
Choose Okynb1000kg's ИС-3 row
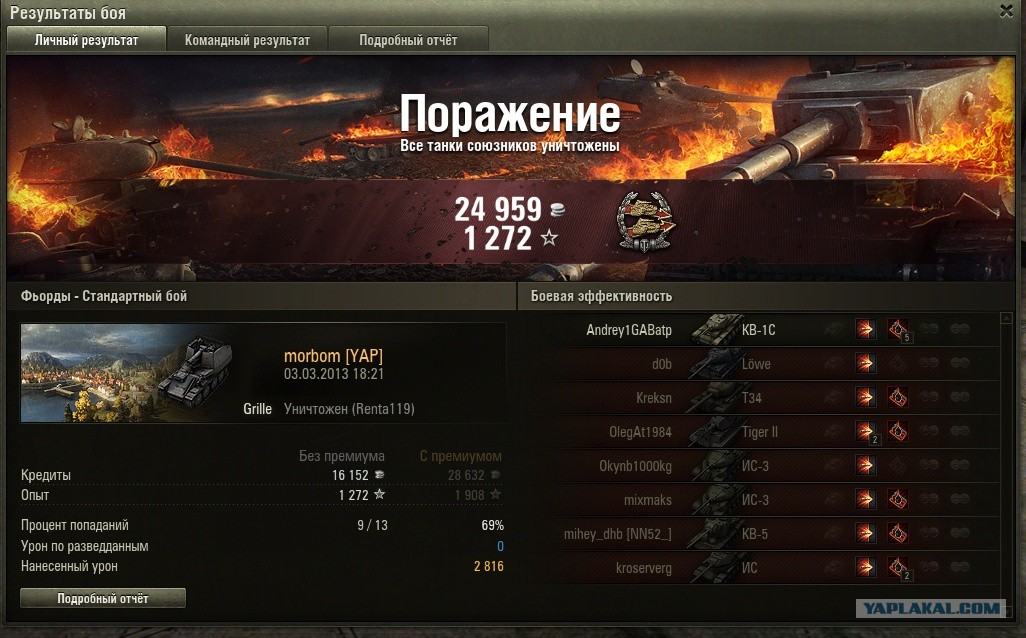[x=760, y=466]
